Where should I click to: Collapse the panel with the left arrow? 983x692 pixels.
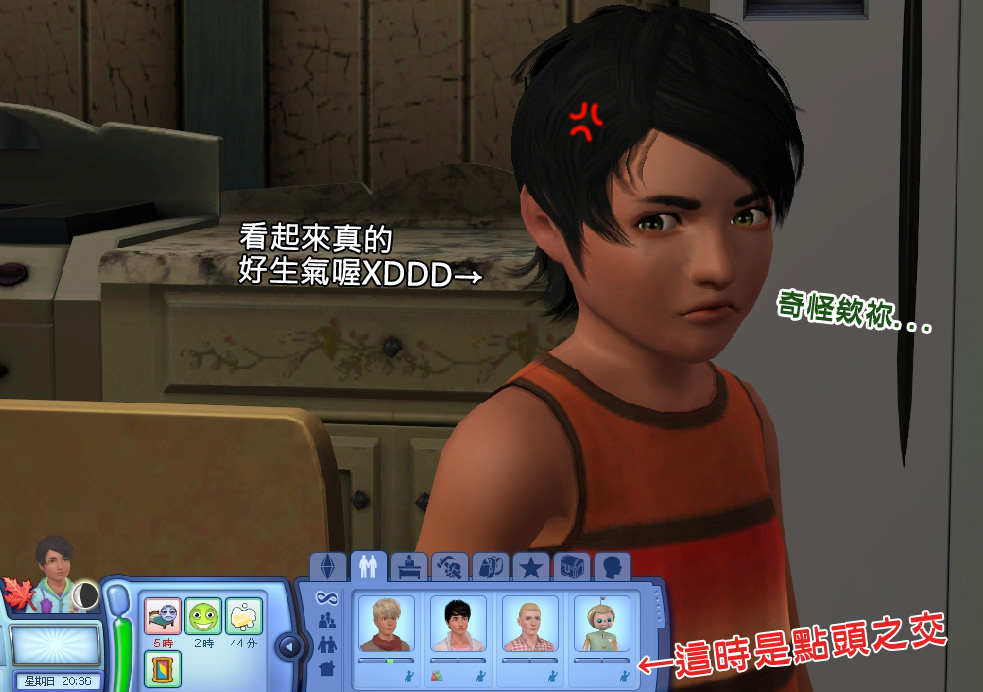click(x=289, y=646)
